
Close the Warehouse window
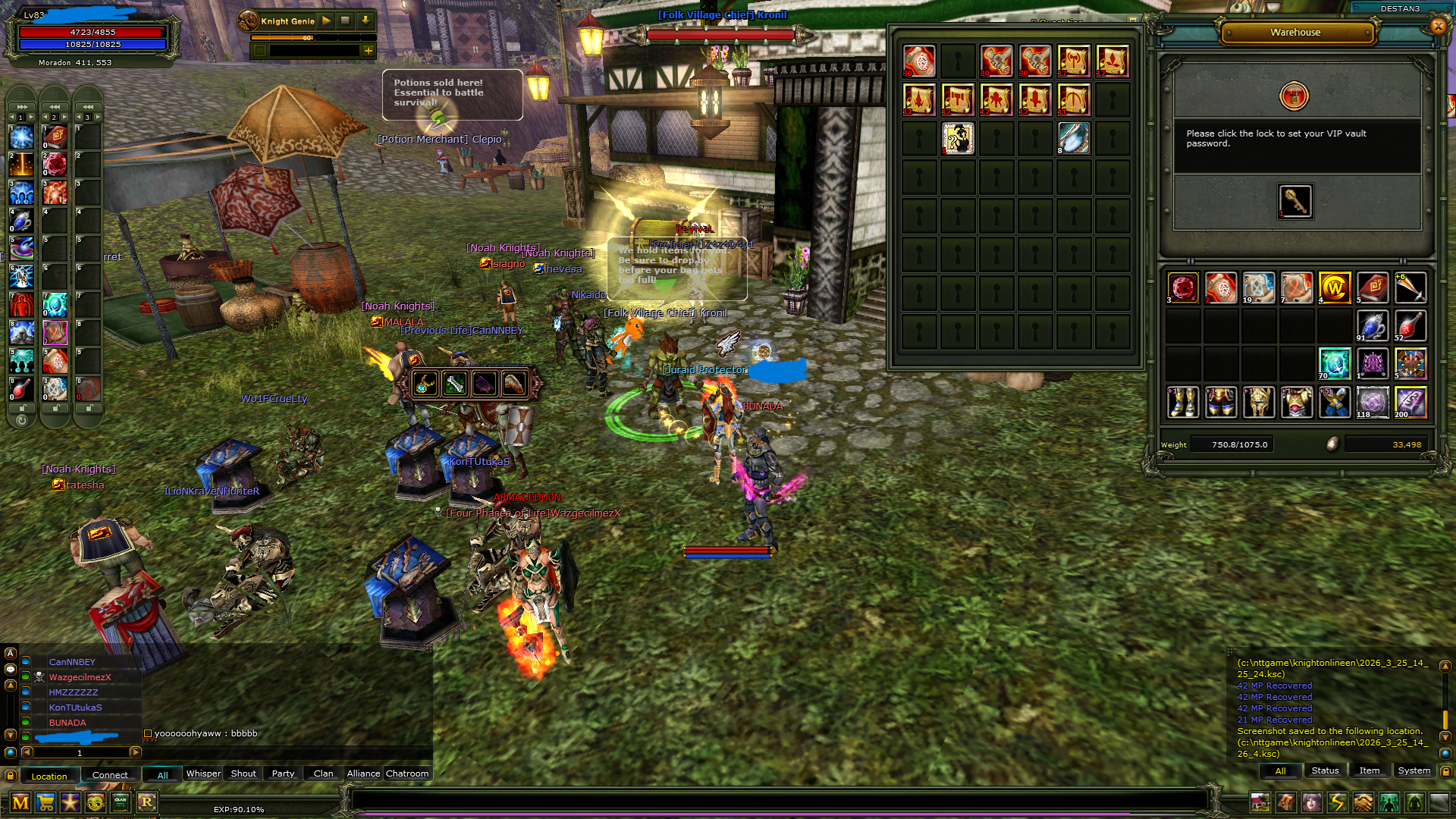point(1438,27)
